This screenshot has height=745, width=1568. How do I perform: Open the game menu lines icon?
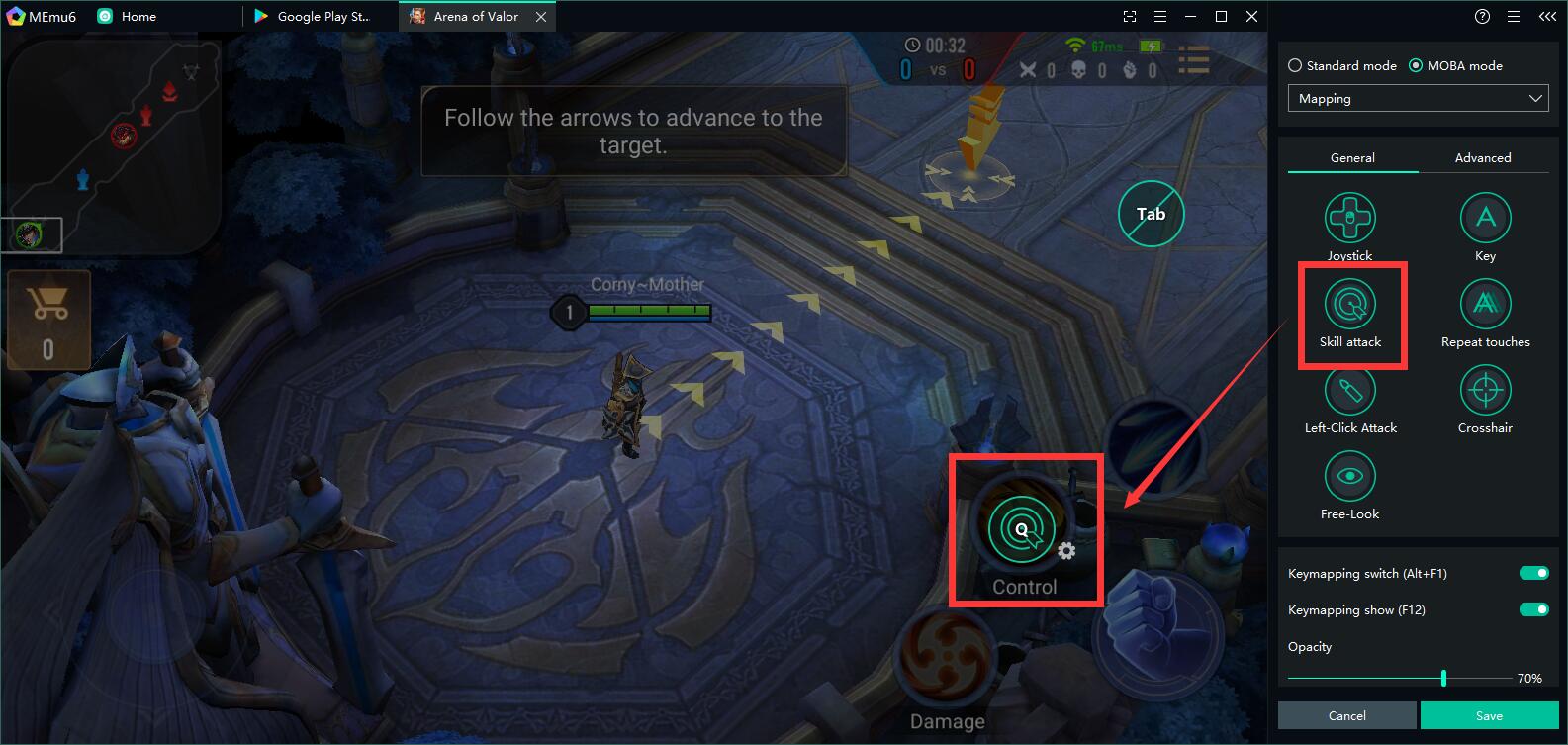(1194, 60)
